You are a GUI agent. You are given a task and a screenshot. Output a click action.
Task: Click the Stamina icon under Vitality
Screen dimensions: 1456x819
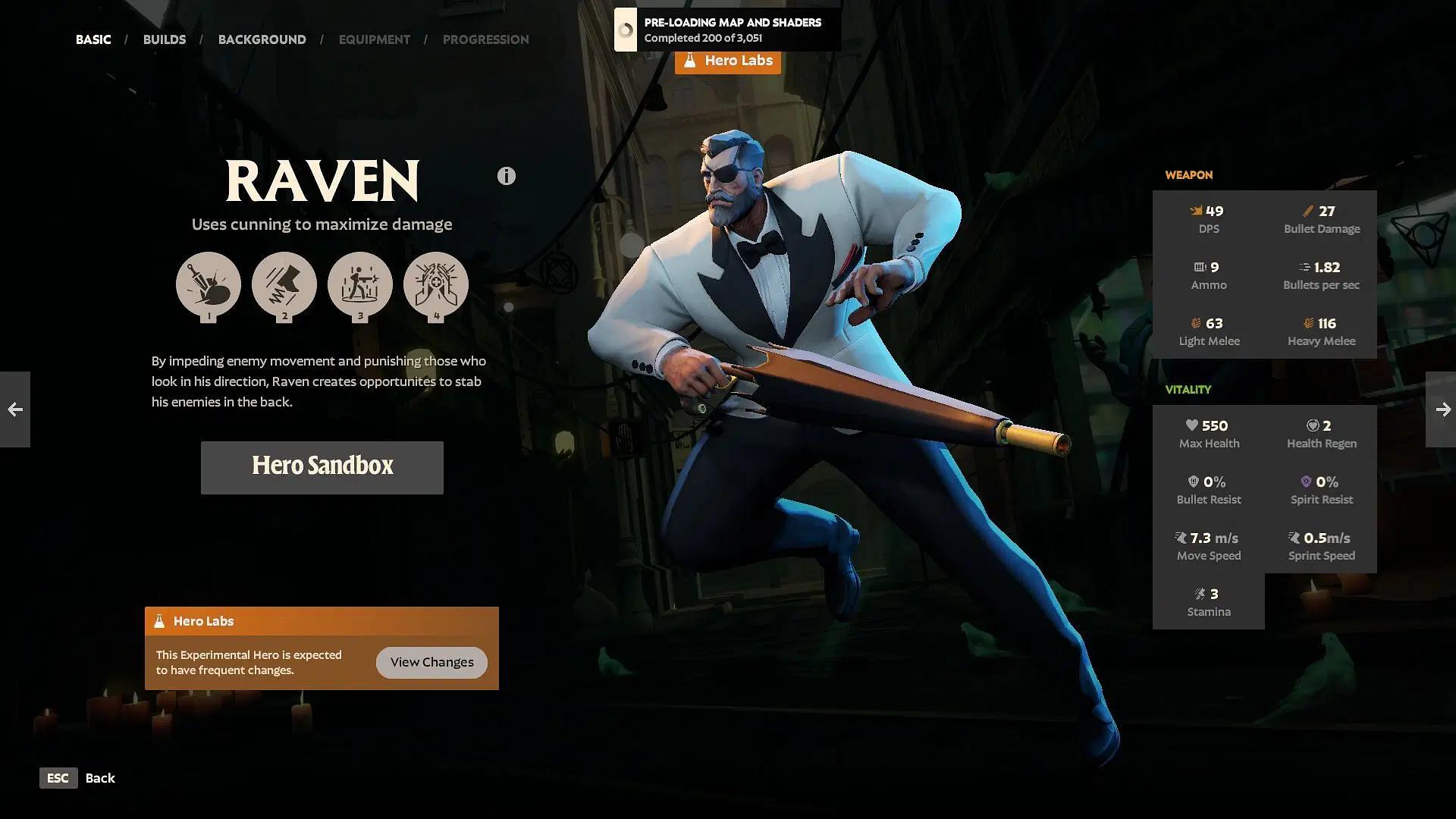(x=1200, y=594)
